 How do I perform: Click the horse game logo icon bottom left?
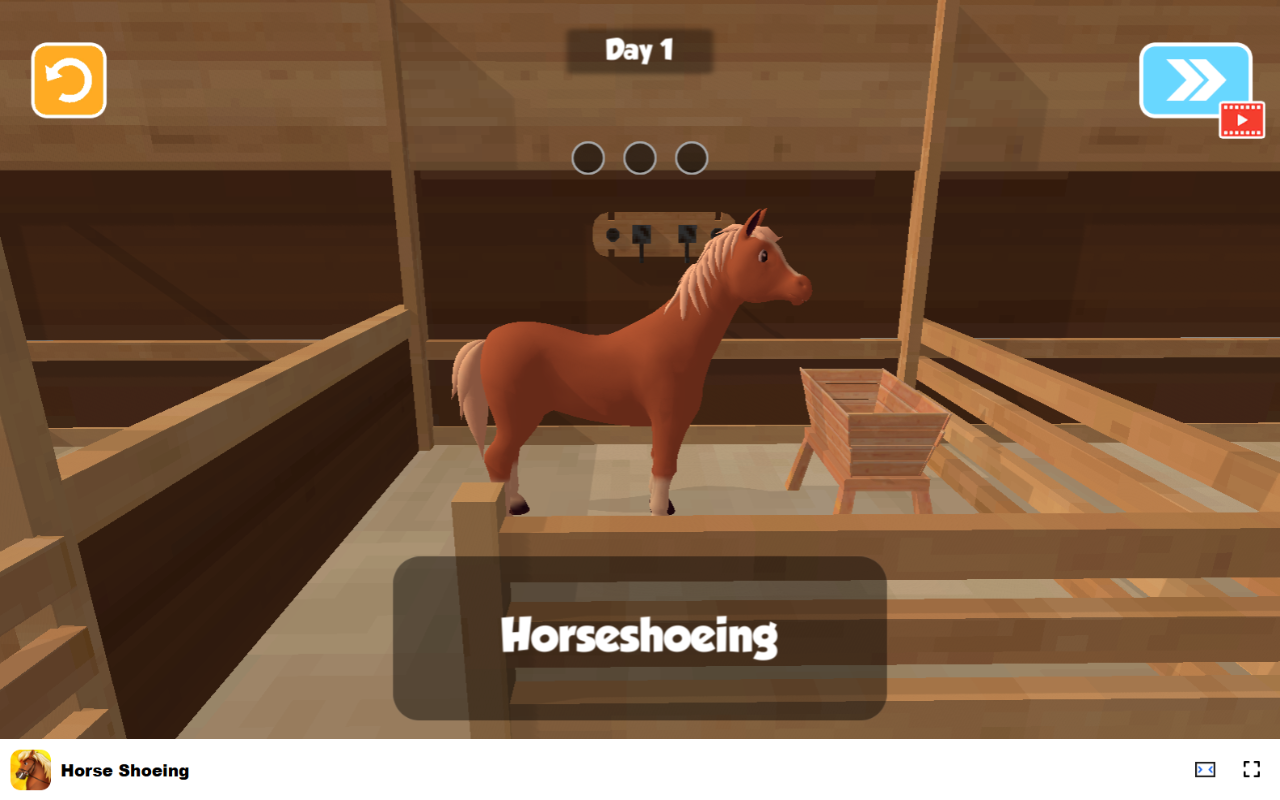pyautogui.click(x=29, y=770)
